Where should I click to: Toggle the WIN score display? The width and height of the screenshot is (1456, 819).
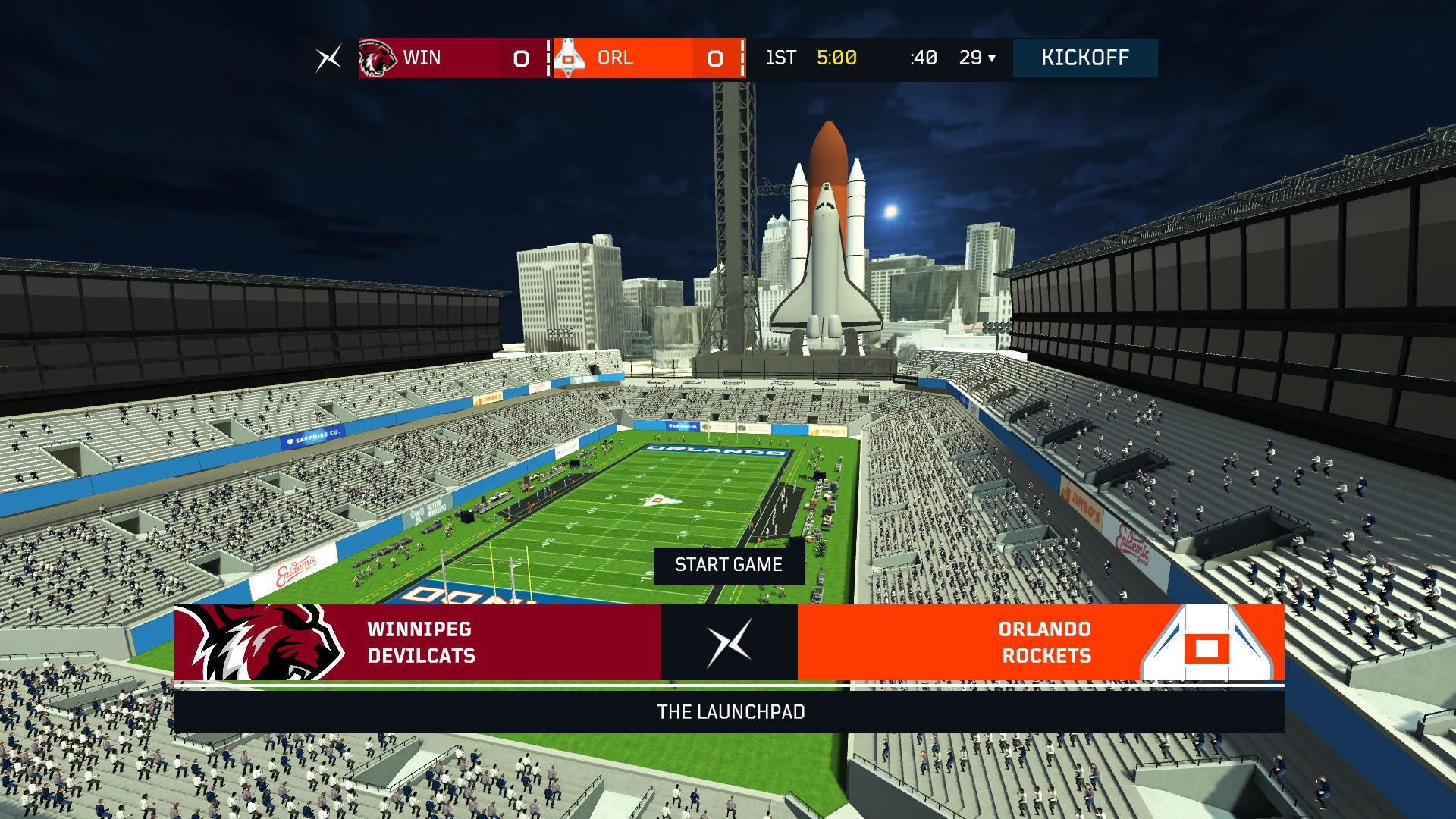[520, 58]
